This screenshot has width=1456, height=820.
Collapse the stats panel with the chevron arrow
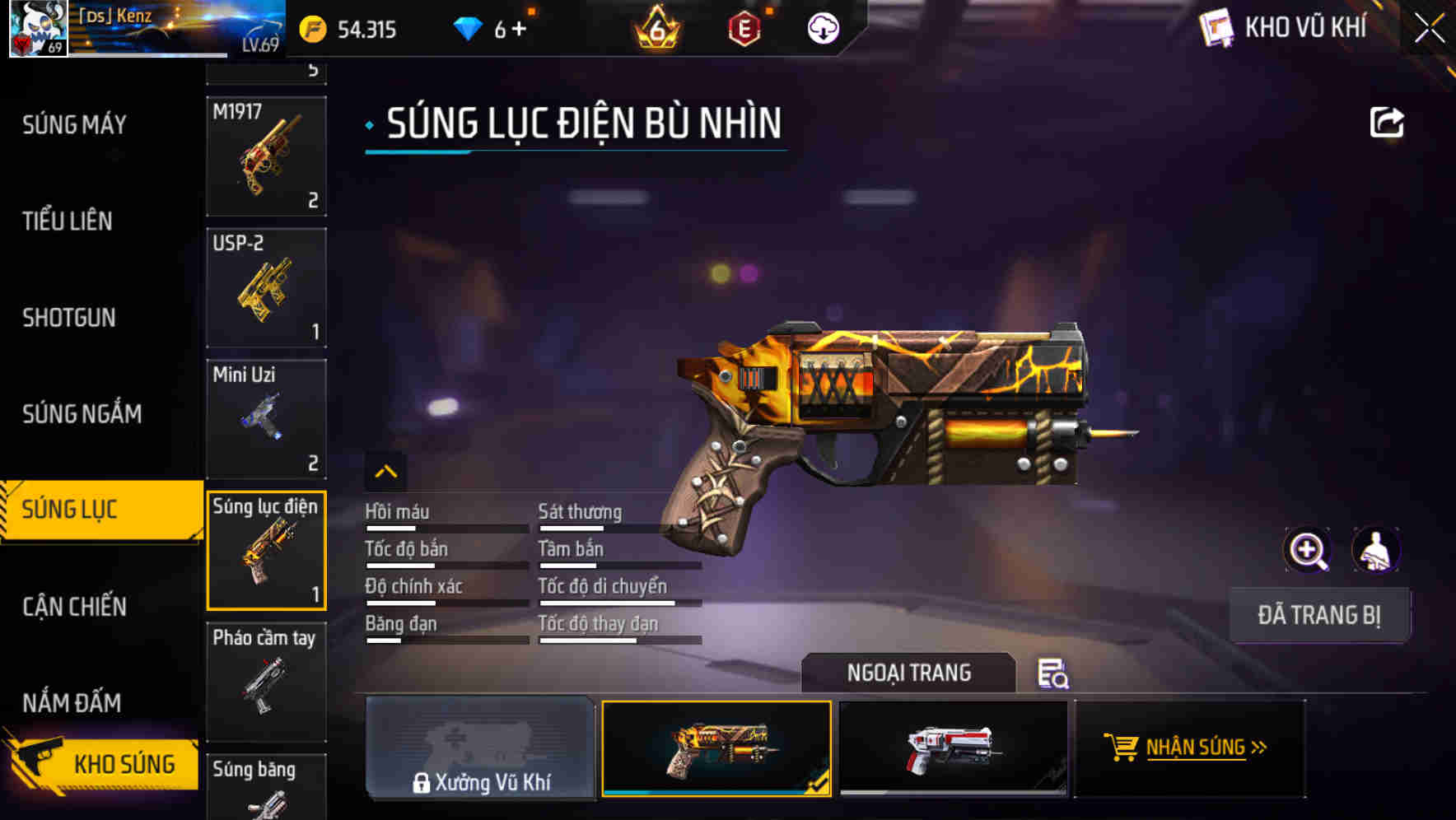[385, 471]
